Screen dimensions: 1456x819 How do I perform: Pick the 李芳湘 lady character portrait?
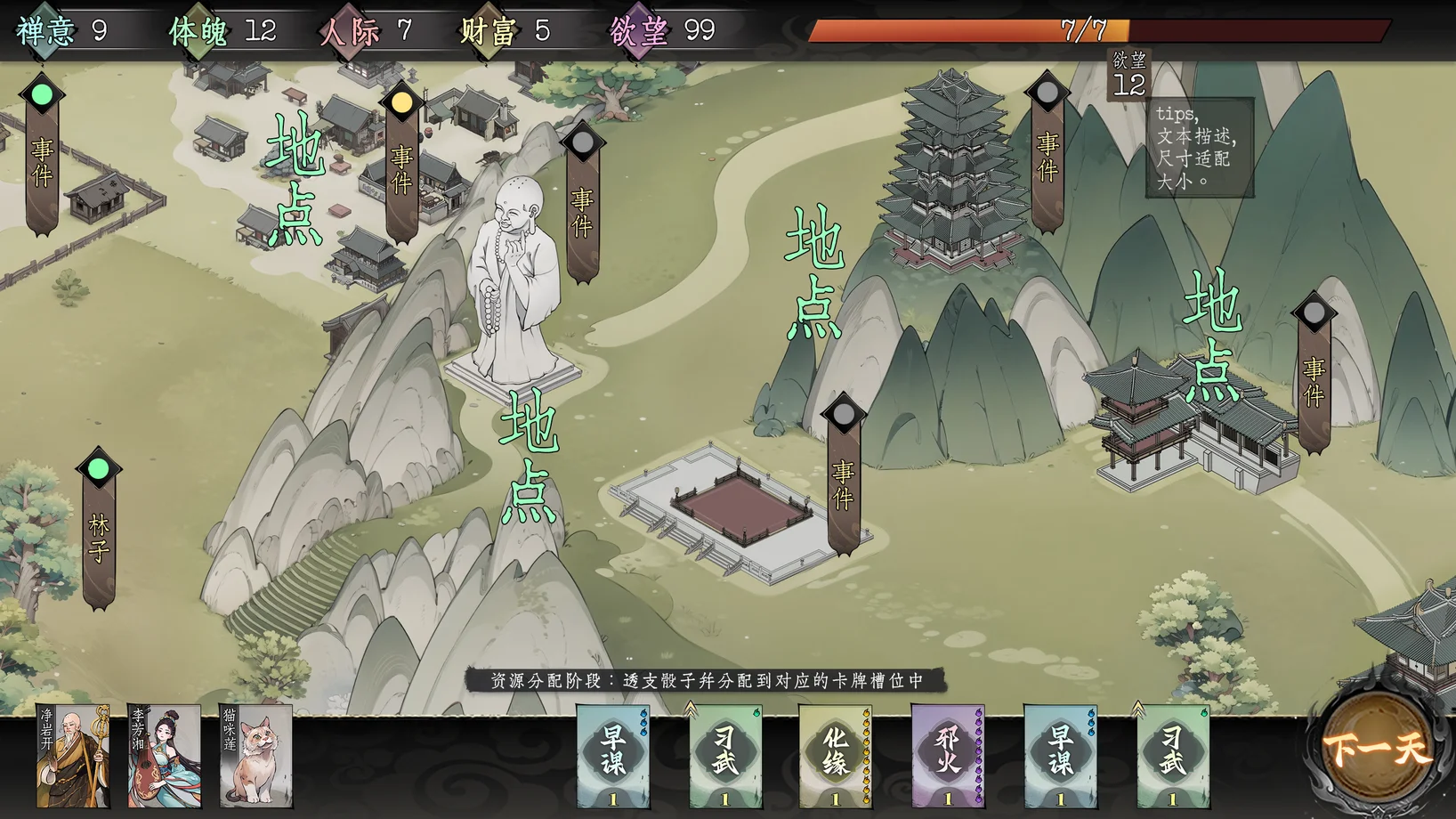pos(165,756)
